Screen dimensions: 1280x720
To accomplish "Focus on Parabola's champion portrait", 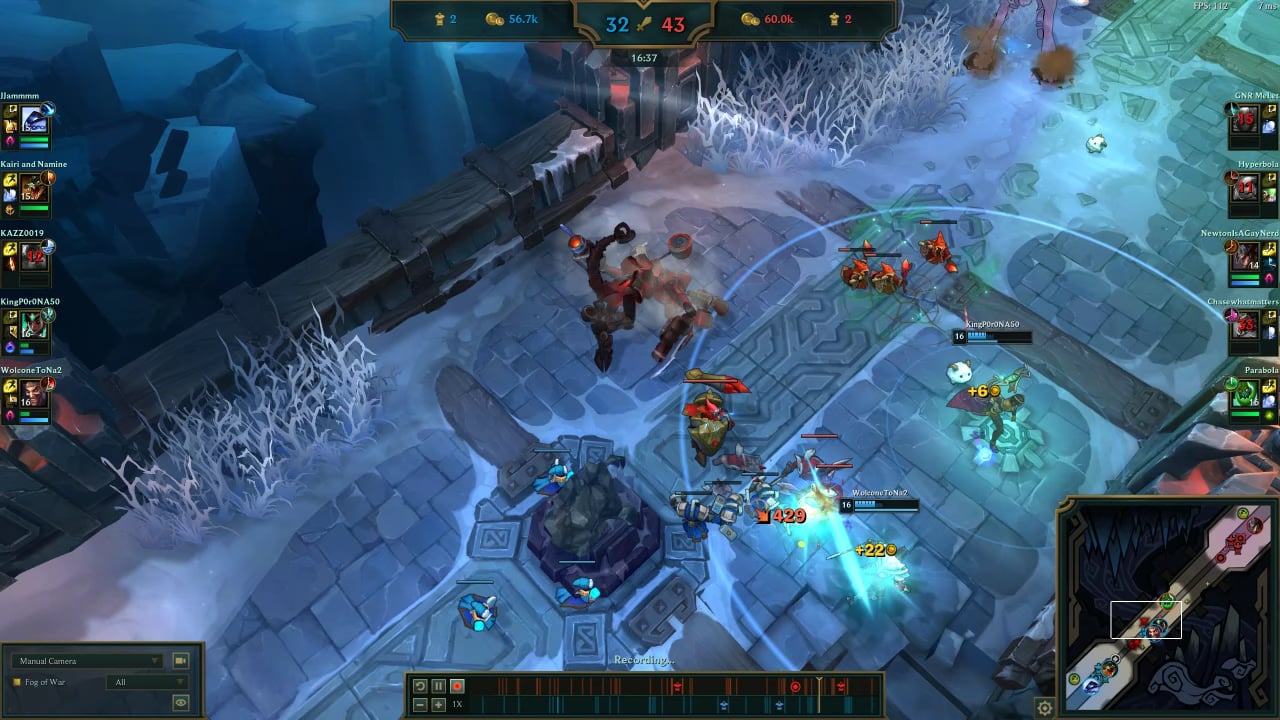I will [1245, 394].
